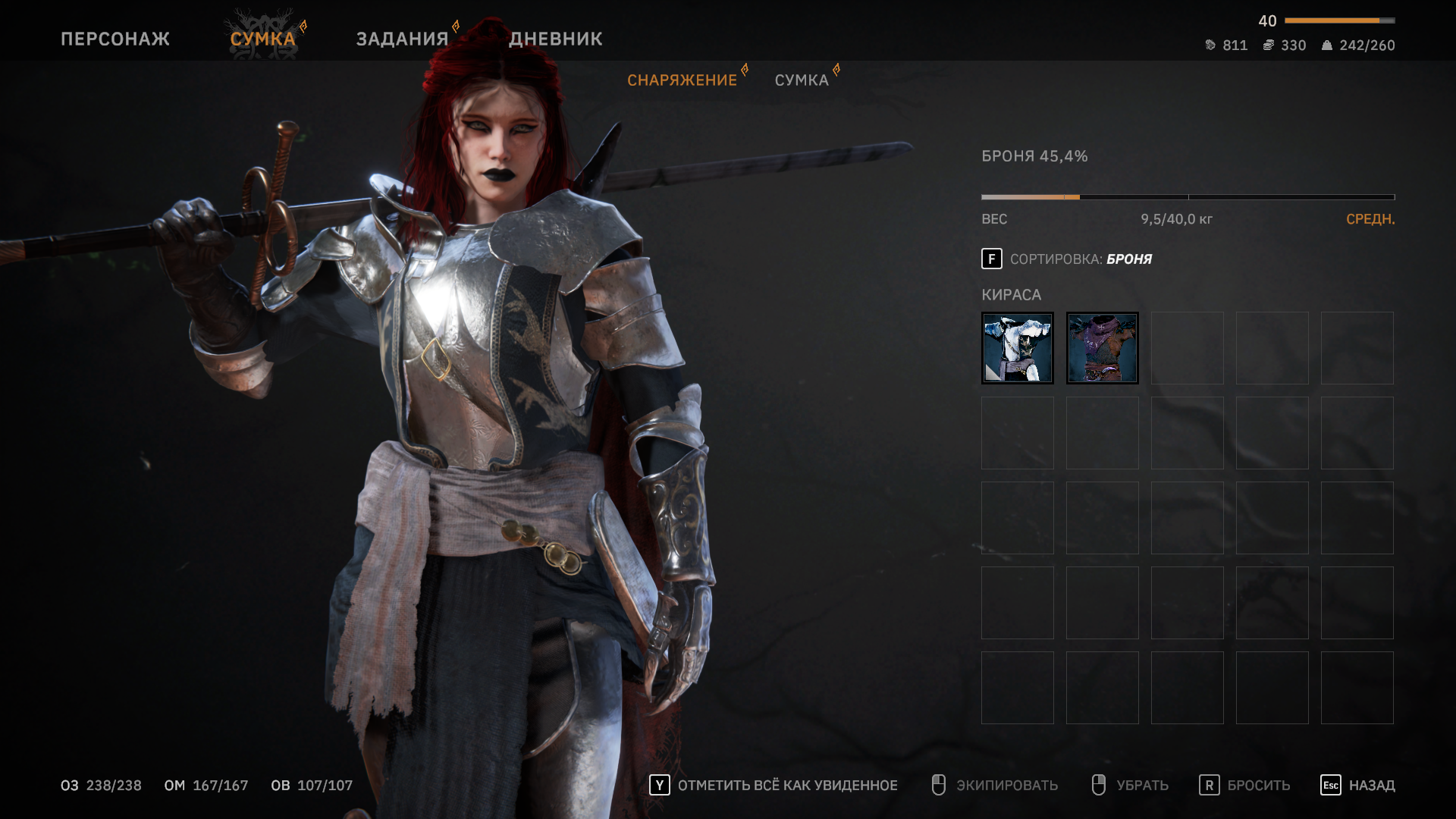The image size is (1456, 819).
Task: Show the Снаряжение sub-tab
Action: coord(682,80)
